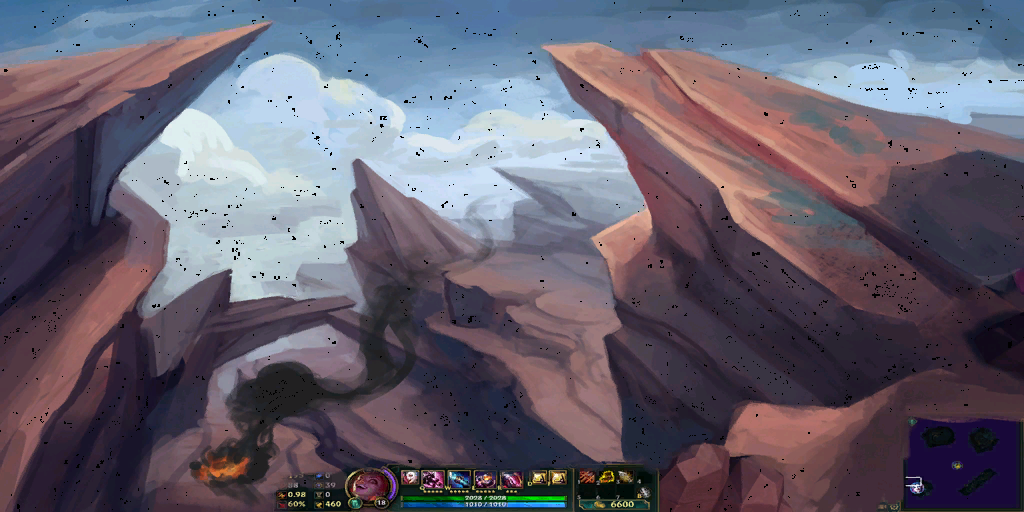Select the yellow marker at the minimap's center

point(957,465)
